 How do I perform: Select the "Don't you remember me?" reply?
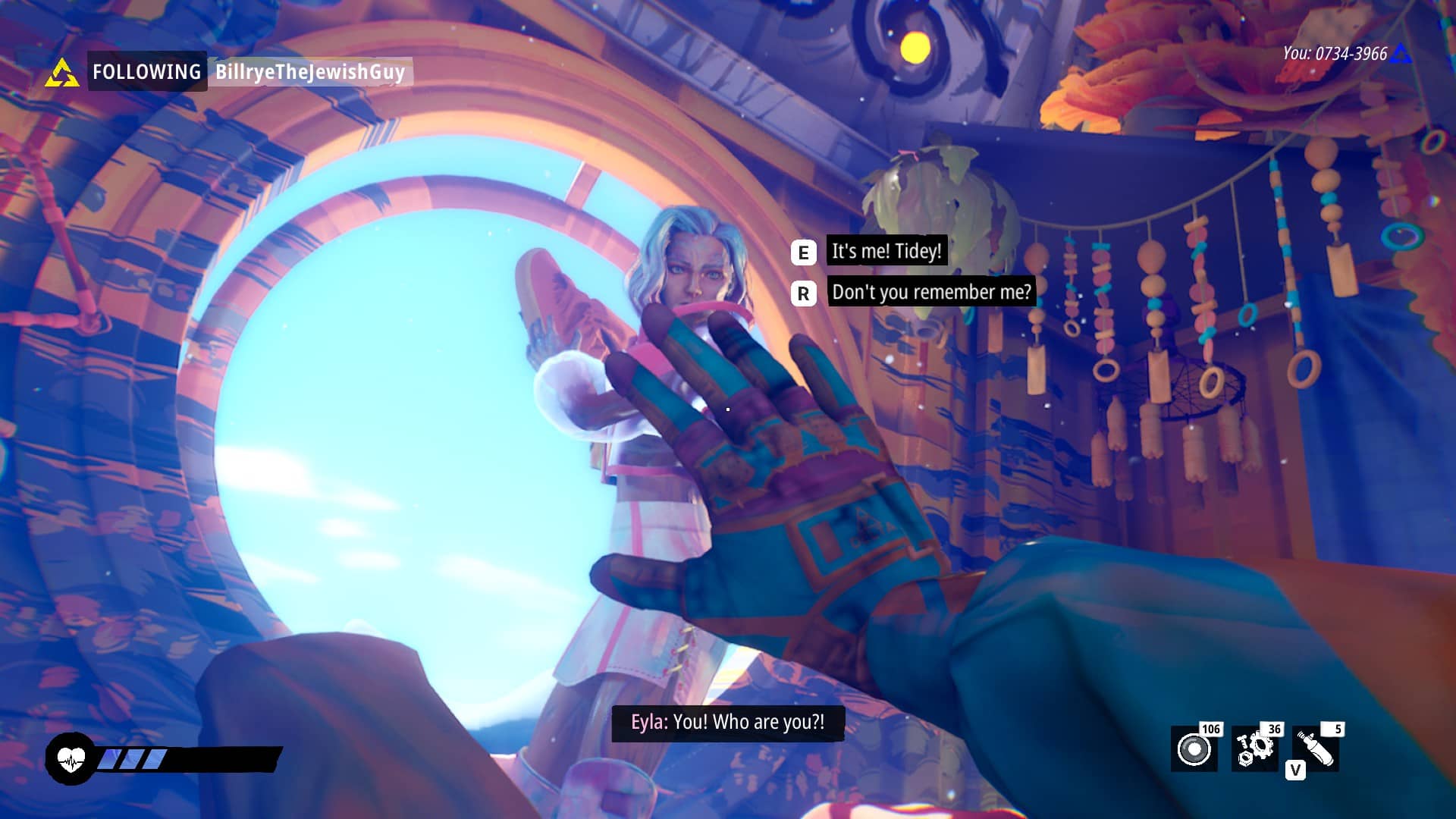[930, 292]
